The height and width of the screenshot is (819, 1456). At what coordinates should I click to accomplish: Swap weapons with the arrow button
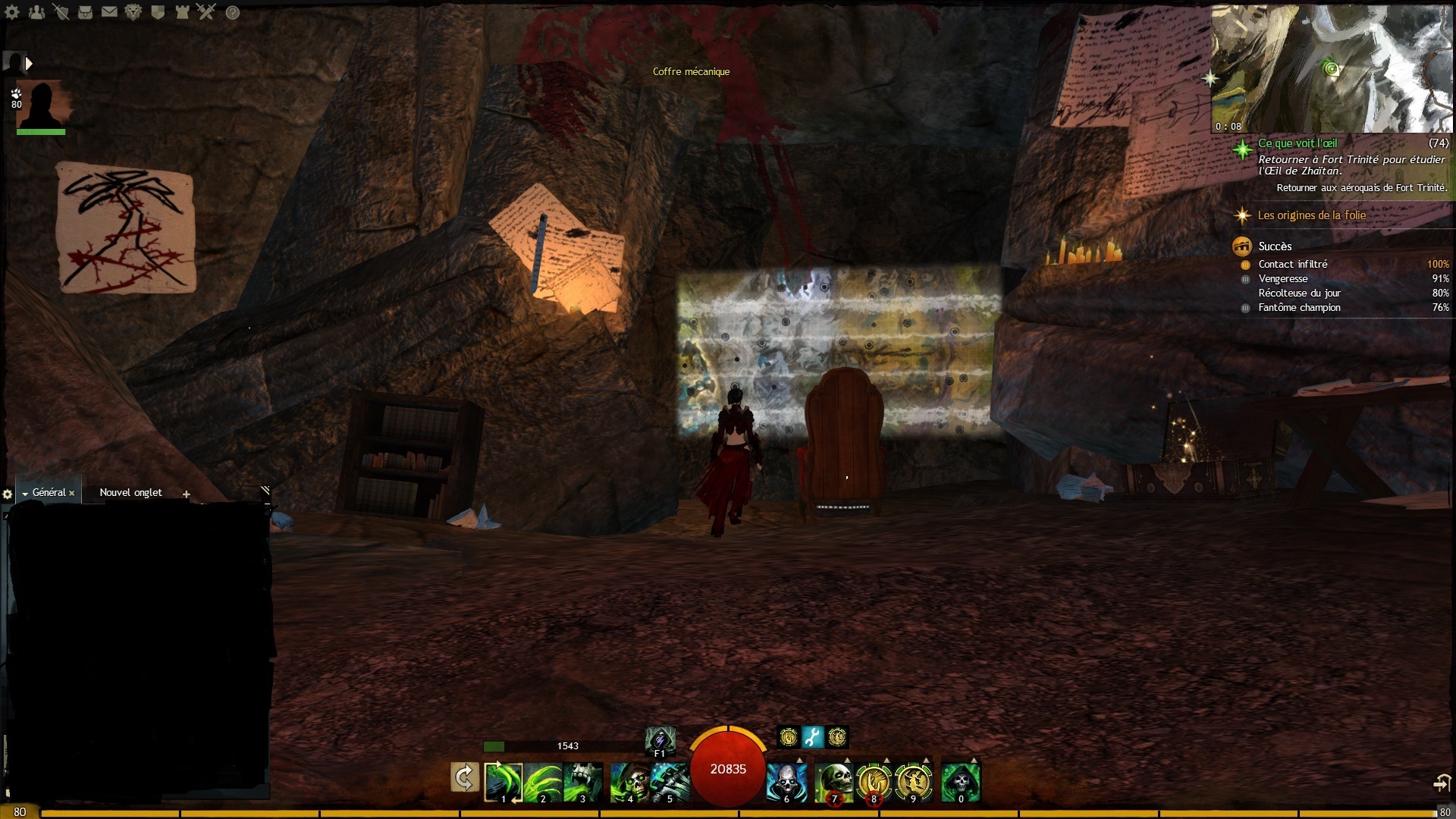coord(464,778)
